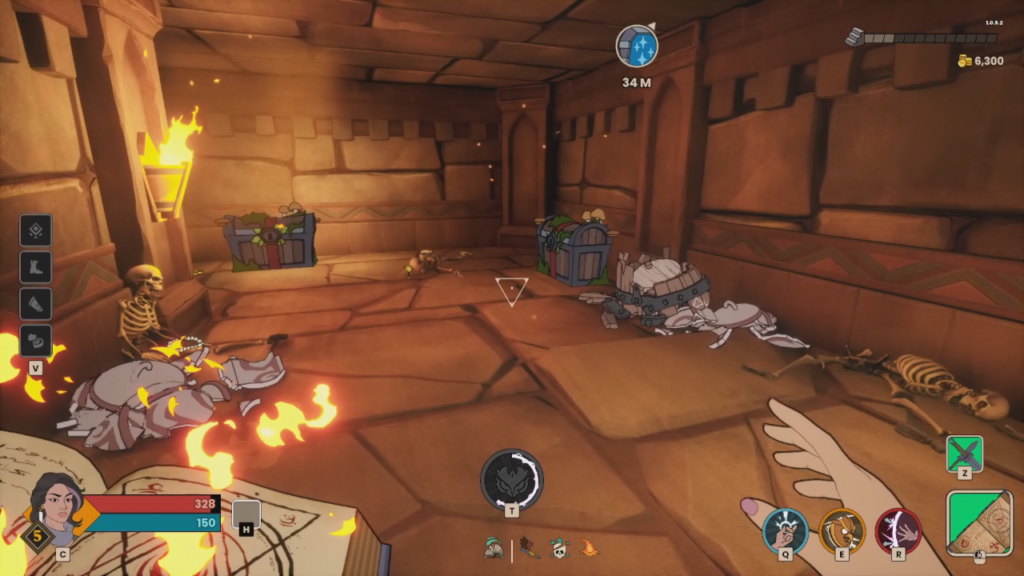Select the horn equipment slot

coord(35,304)
